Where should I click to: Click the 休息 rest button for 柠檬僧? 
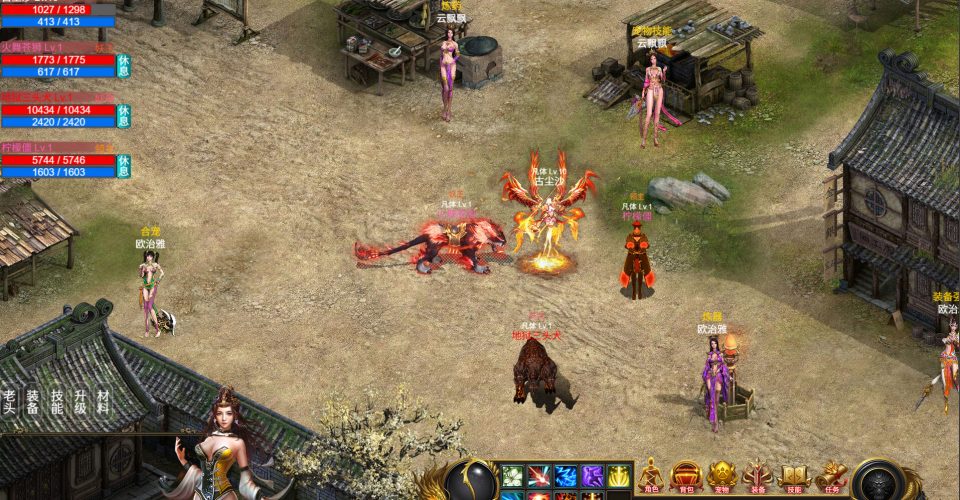123,165
